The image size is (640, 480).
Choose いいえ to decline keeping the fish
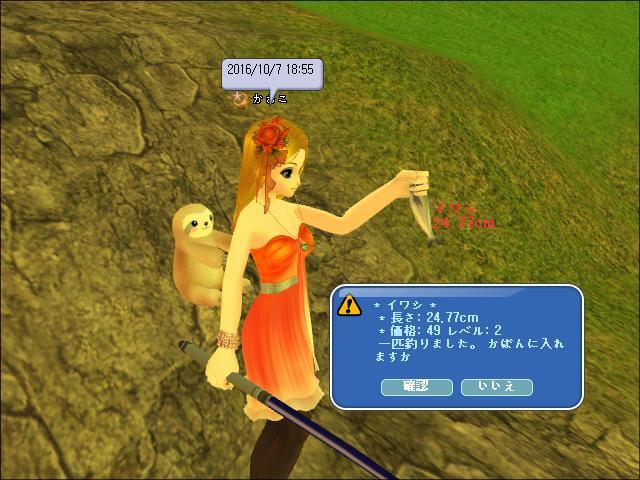coord(496,386)
